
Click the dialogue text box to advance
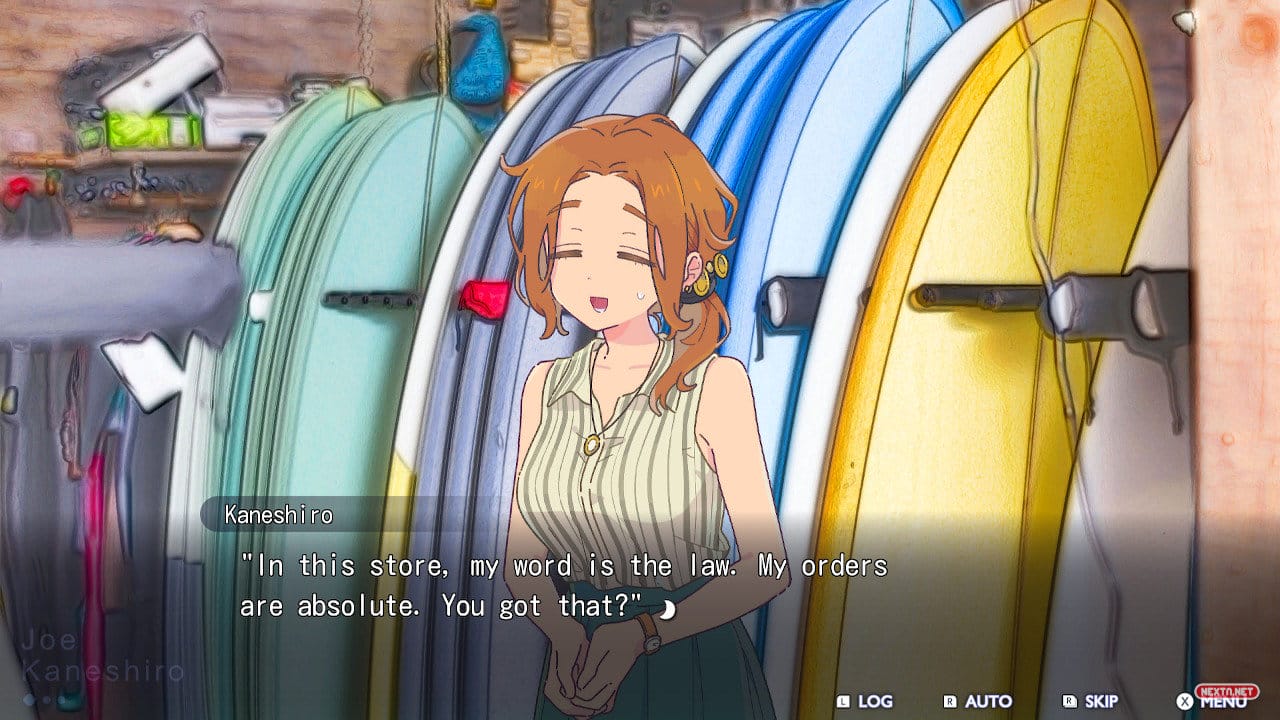[566, 586]
